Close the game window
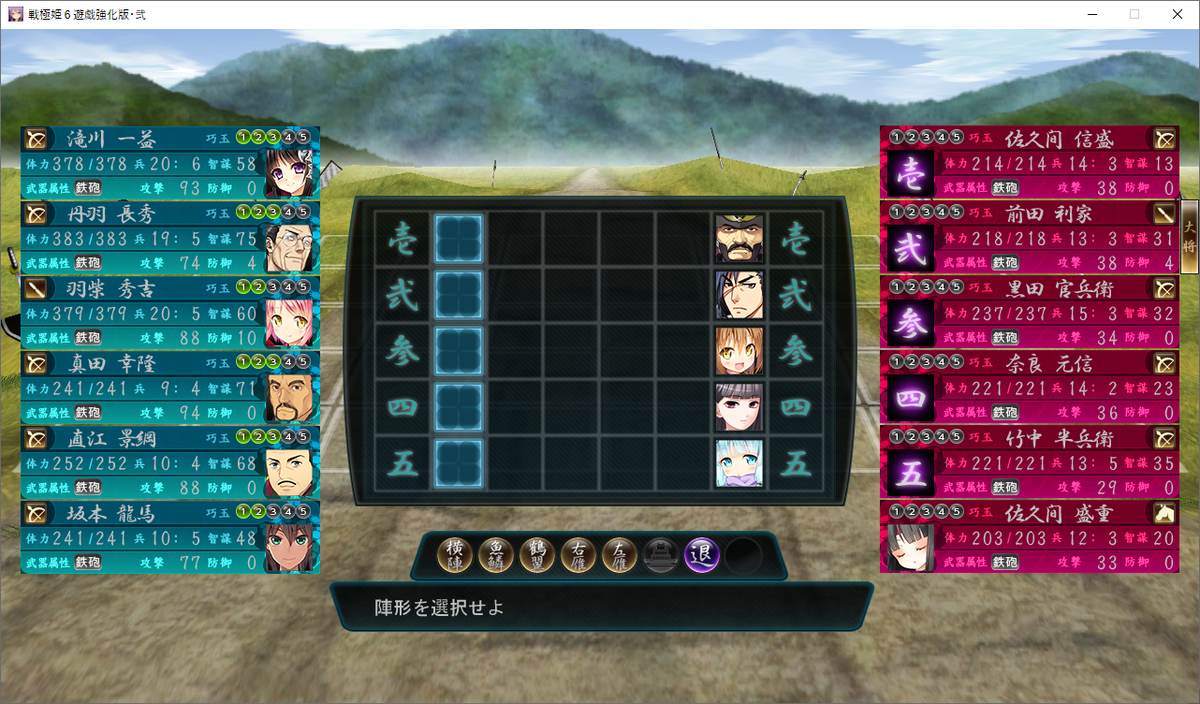 tap(1176, 14)
